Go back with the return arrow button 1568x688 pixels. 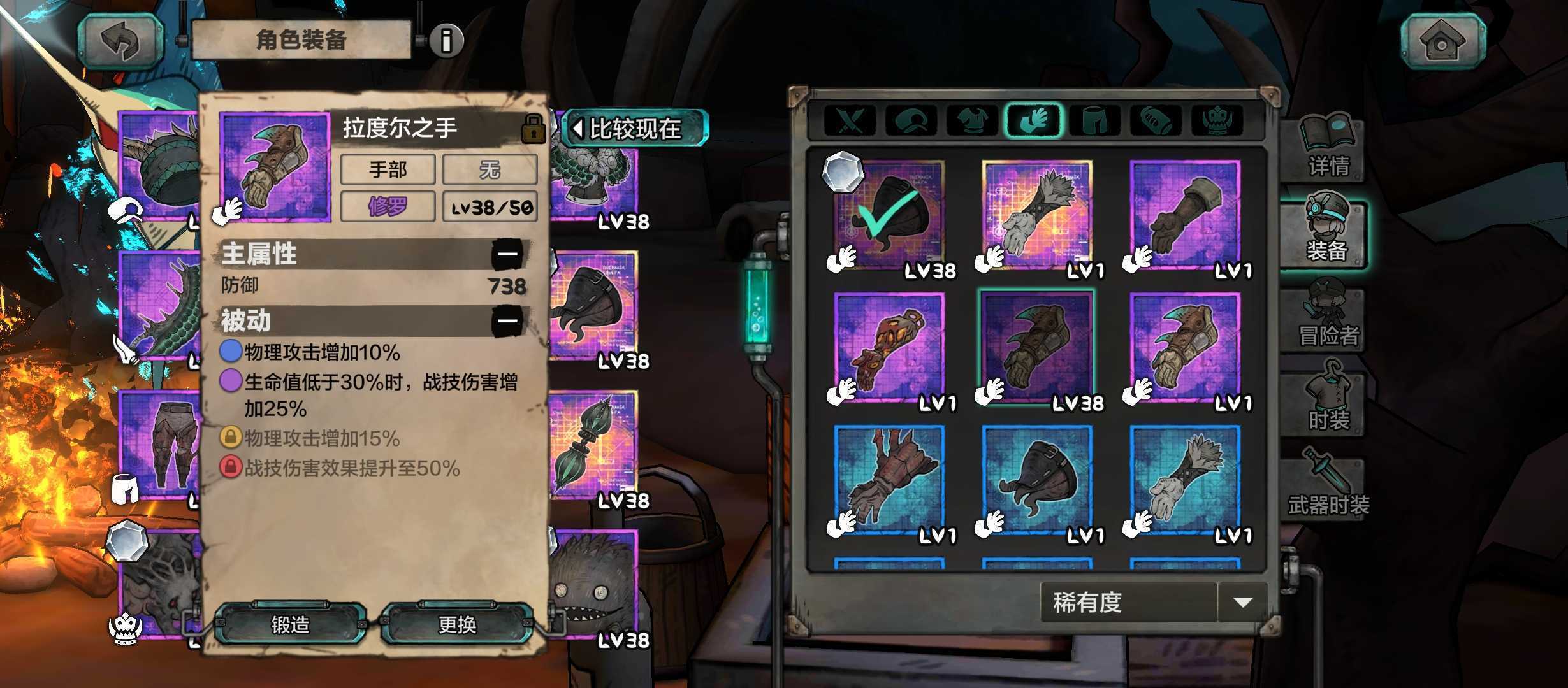(121, 41)
